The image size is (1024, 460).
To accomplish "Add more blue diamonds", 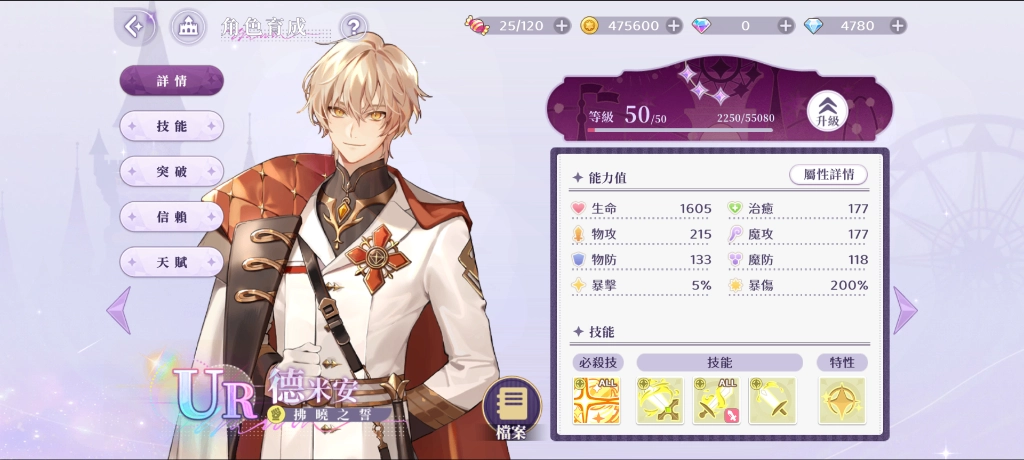I will tap(897, 26).
